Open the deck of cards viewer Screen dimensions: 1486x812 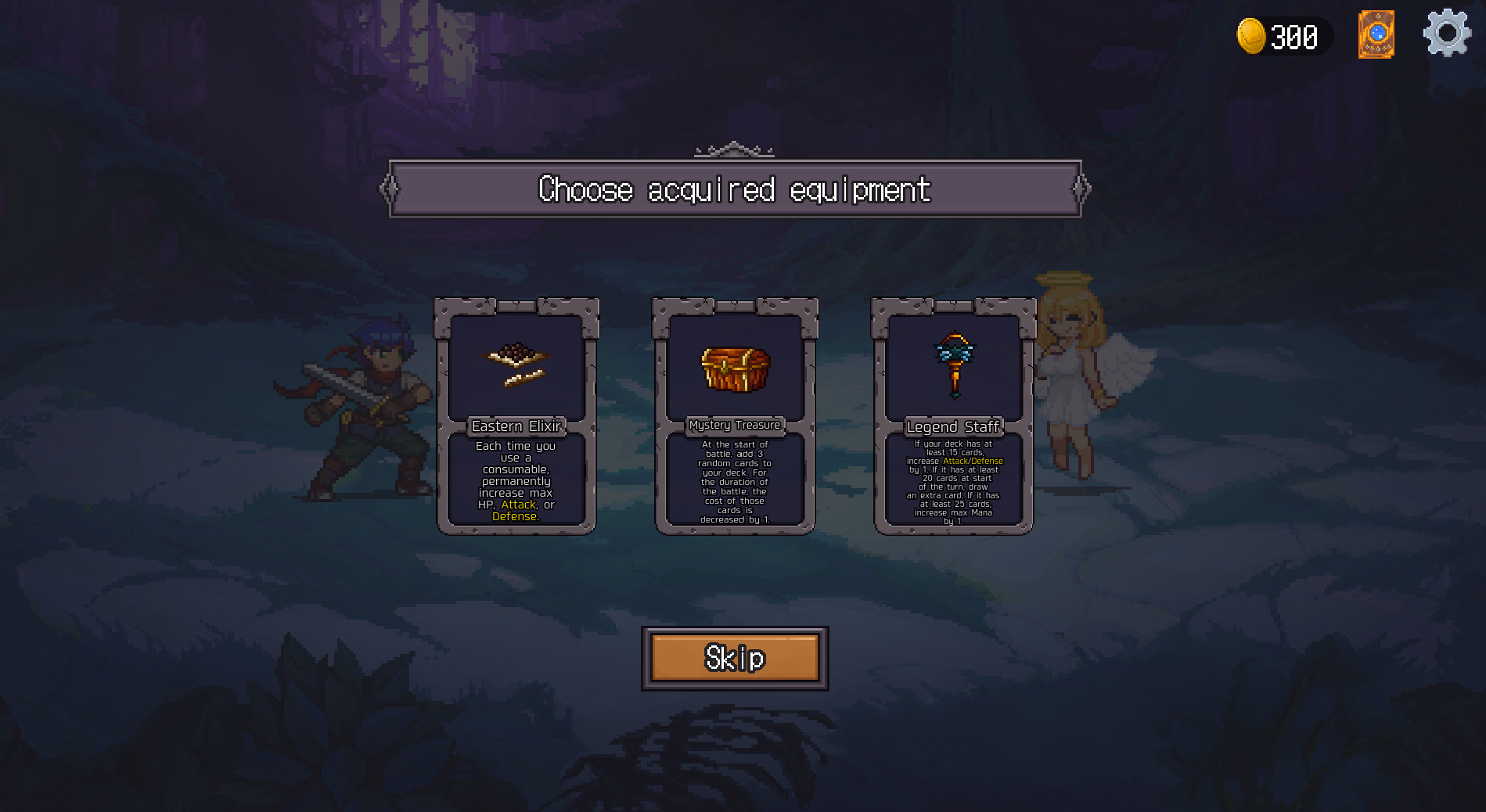(x=1376, y=34)
